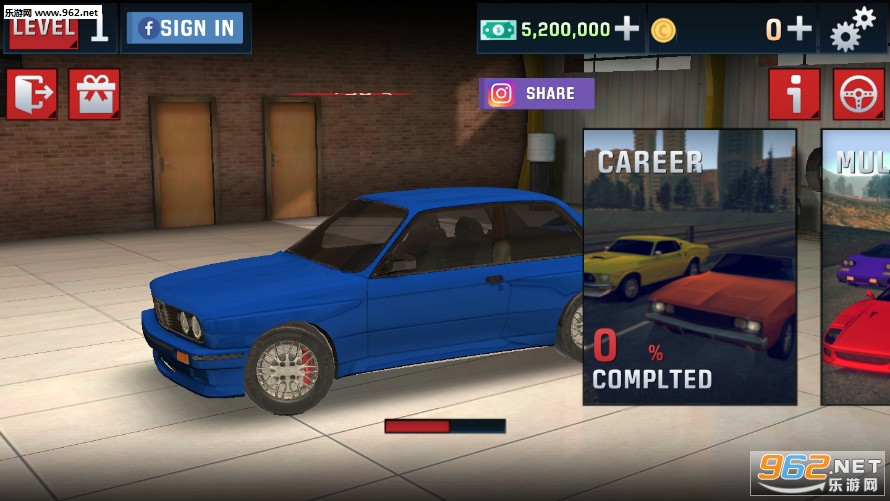The height and width of the screenshot is (501, 890).
Task: Show the red info panel
Action: pyautogui.click(x=795, y=94)
